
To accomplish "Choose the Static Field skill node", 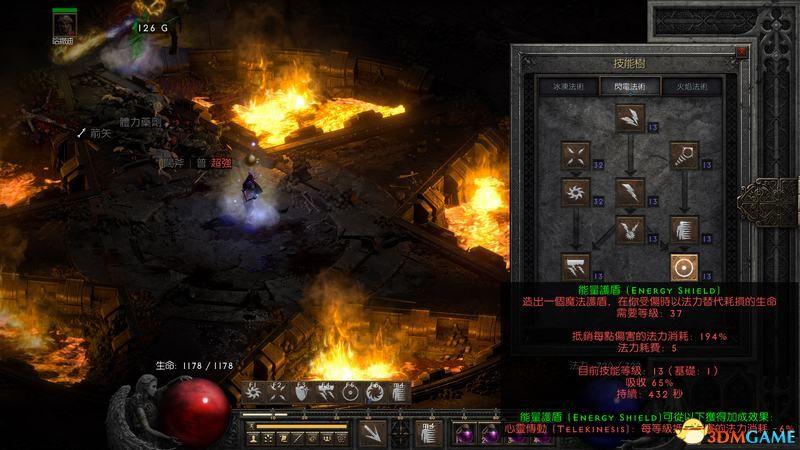I will click(x=576, y=155).
